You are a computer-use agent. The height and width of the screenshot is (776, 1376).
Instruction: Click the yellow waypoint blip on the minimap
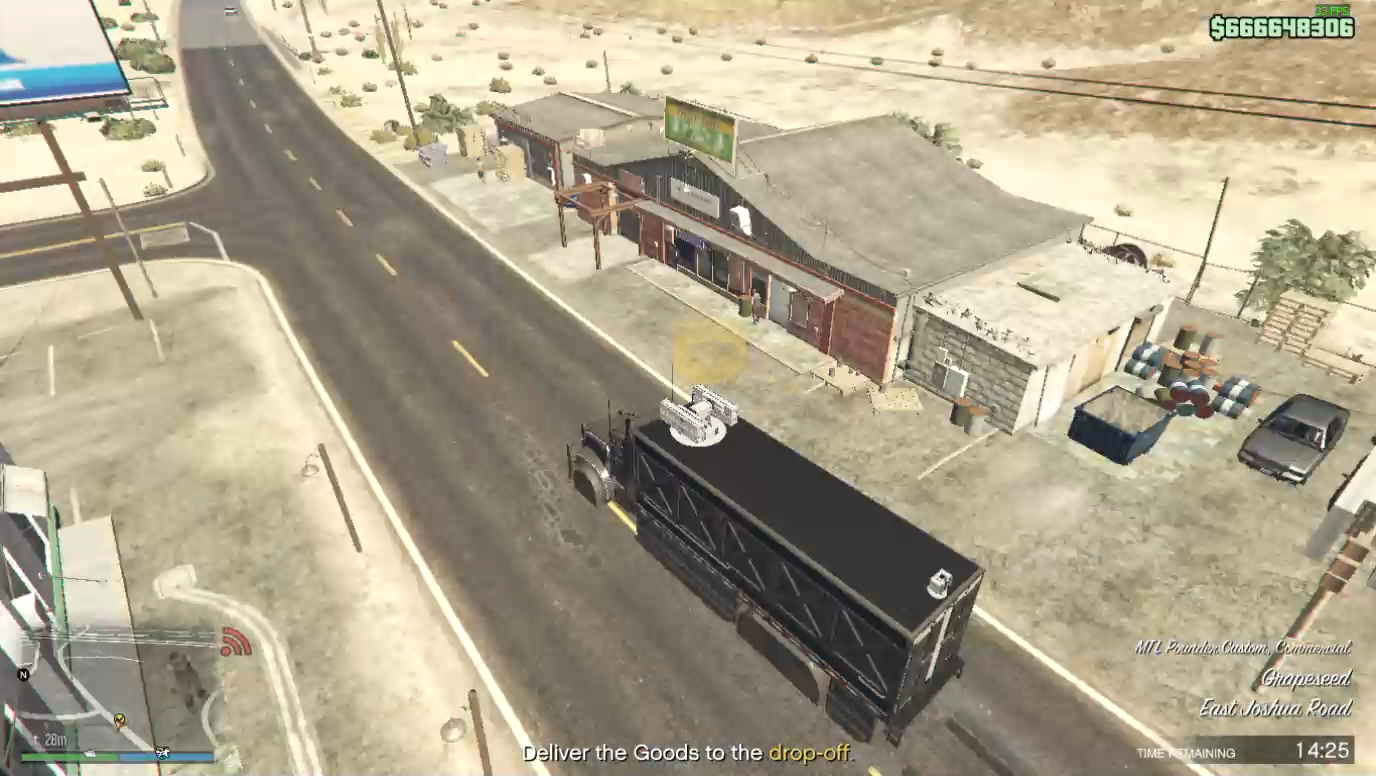click(120, 720)
